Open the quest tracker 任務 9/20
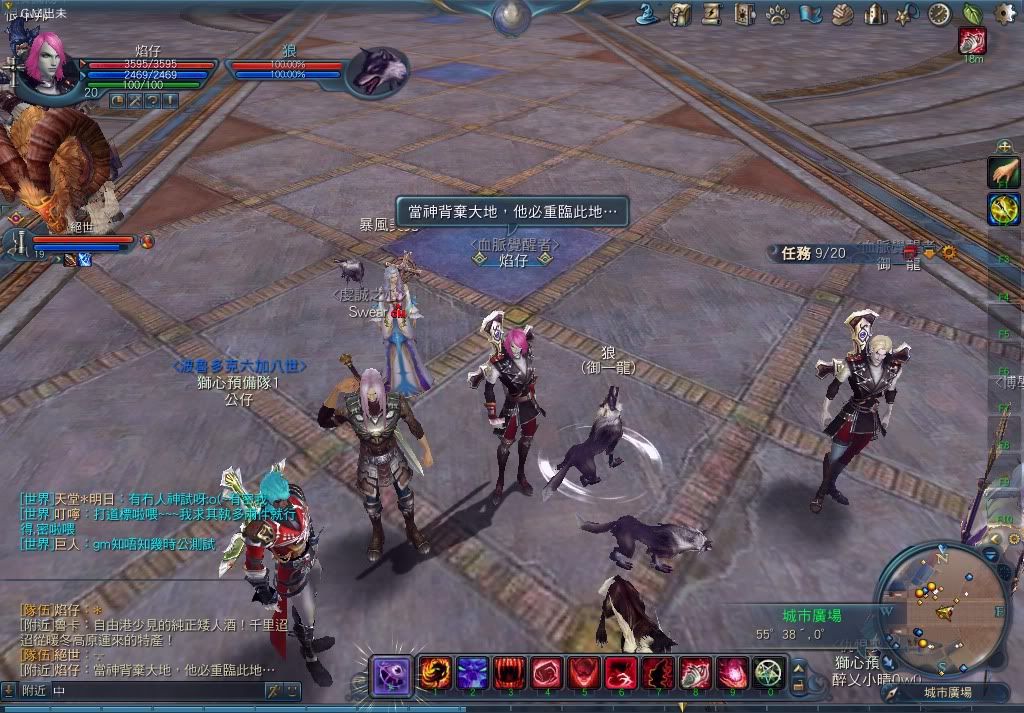The height and width of the screenshot is (713, 1024). (812, 253)
